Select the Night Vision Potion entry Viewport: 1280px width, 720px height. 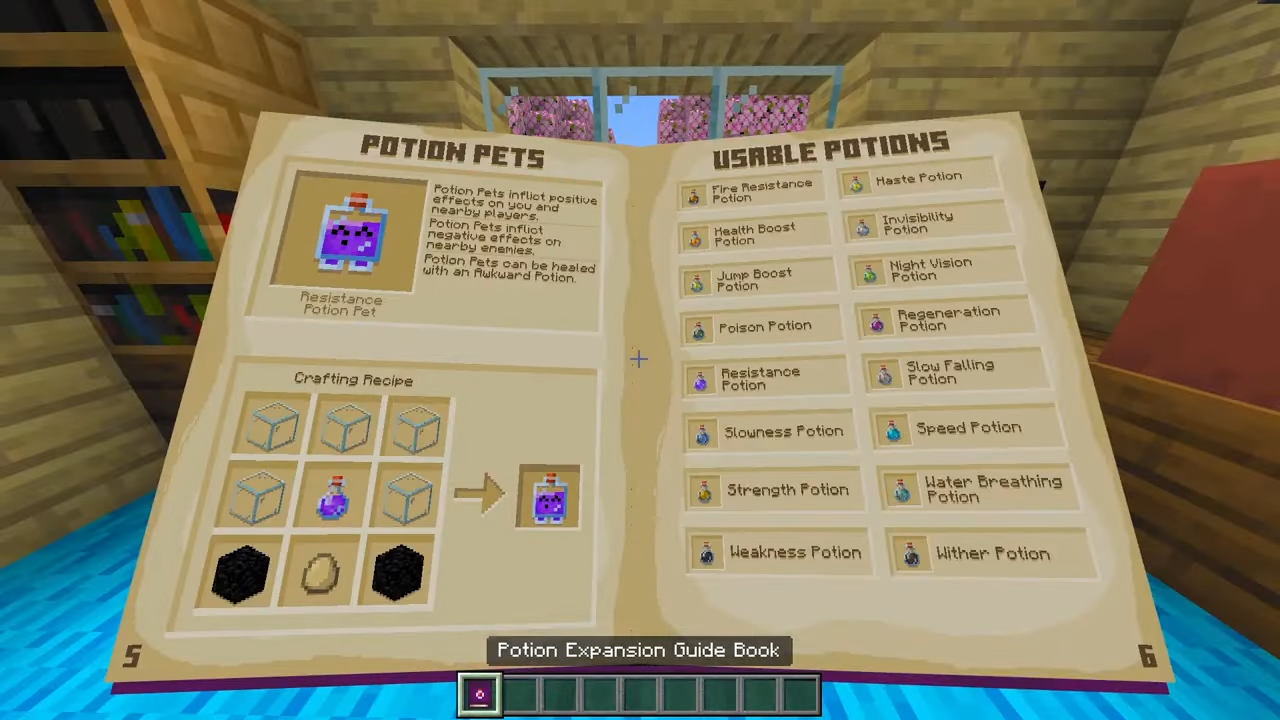pyautogui.click(x=929, y=269)
